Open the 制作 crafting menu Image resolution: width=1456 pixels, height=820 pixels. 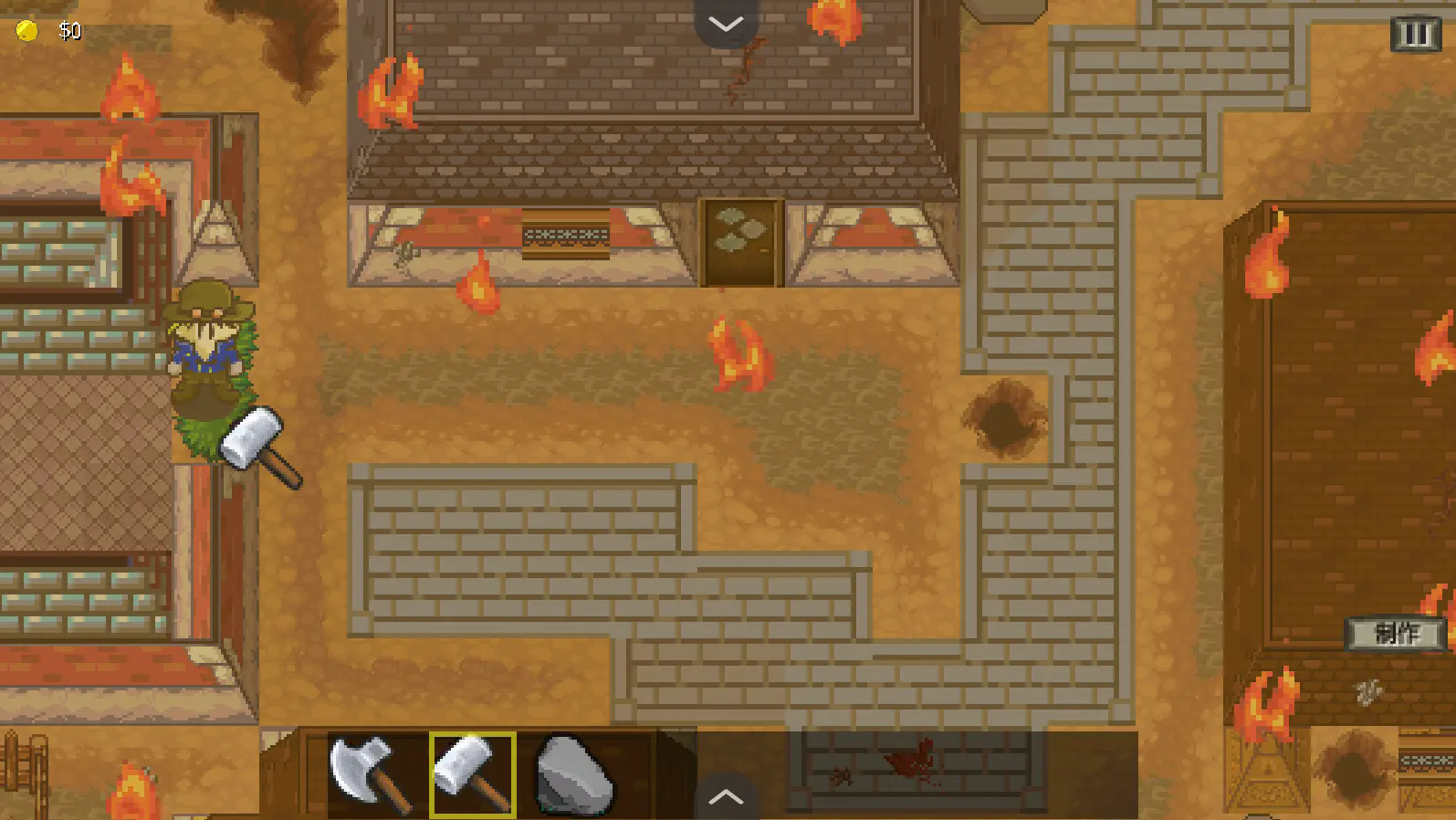(1396, 633)
